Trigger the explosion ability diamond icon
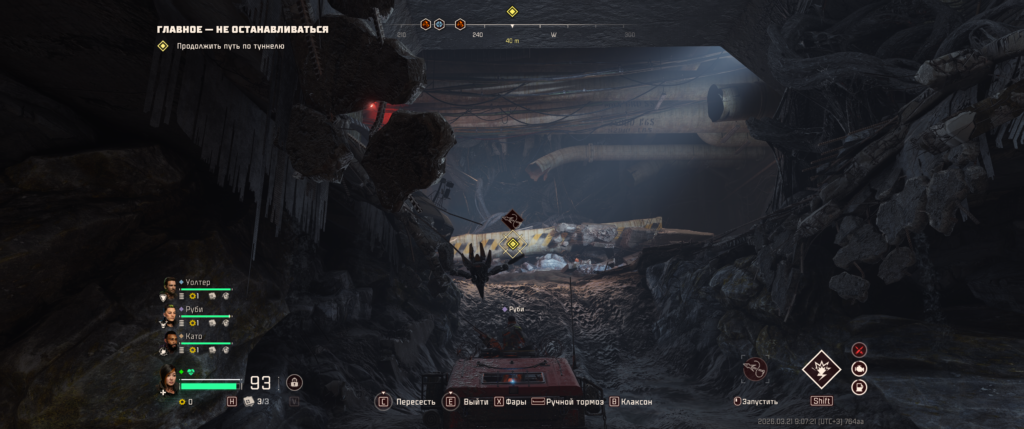Screen dimensions: 1024x429 (x=821, y=370)
